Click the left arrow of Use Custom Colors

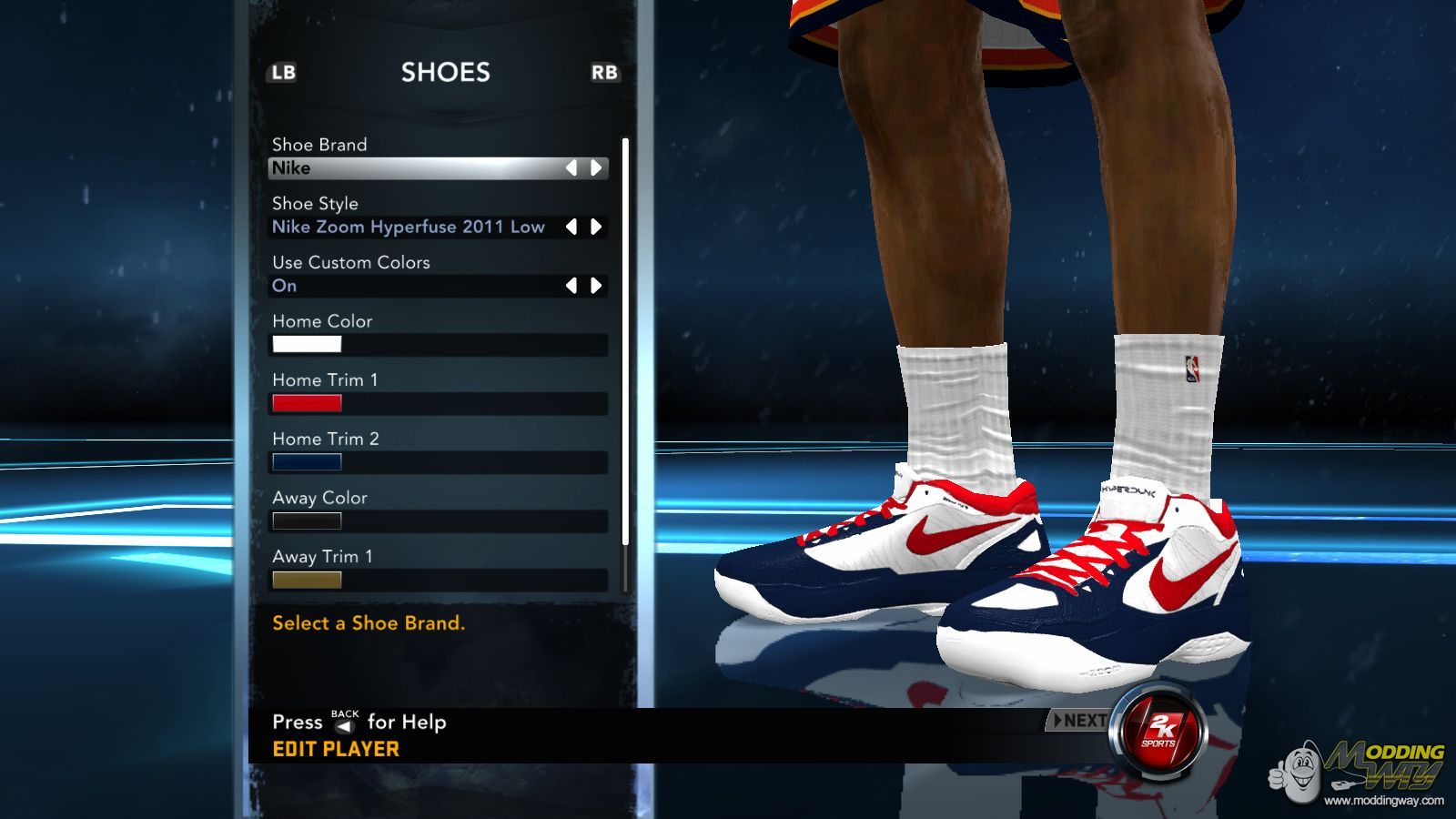(x=571, y=286)
